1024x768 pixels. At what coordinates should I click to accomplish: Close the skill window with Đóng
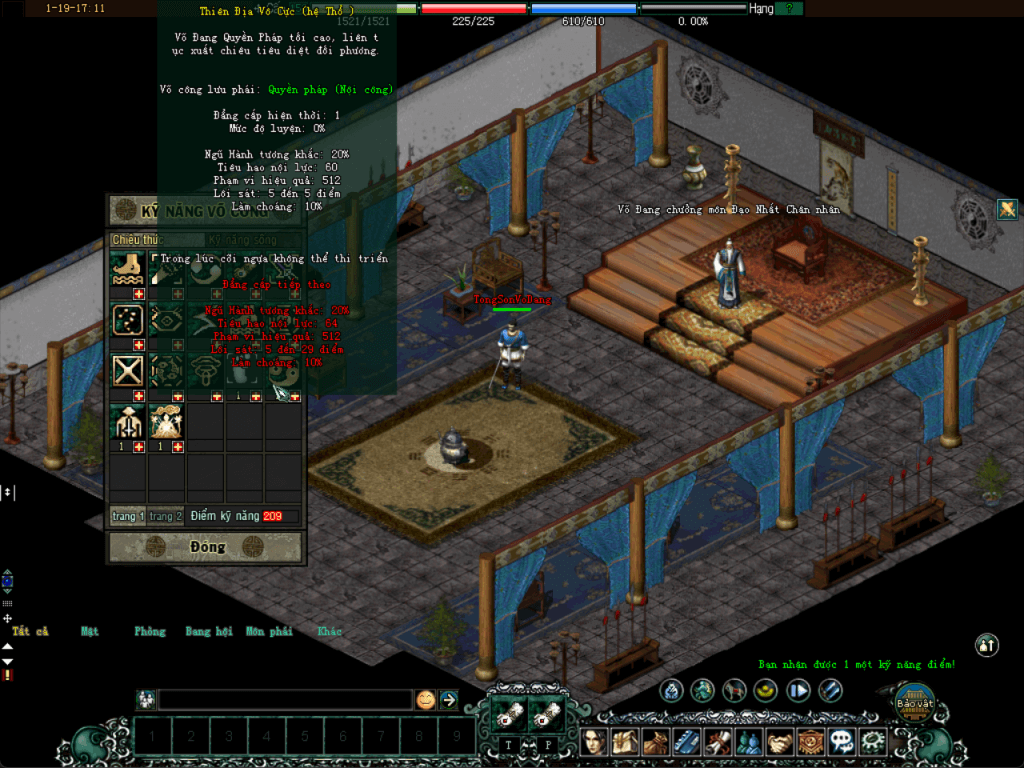tap(206, 547)
